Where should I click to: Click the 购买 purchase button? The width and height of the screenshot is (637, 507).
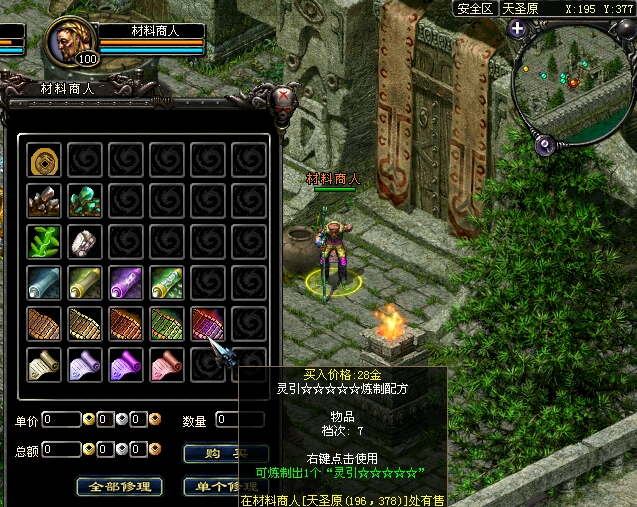coord(225,453)
